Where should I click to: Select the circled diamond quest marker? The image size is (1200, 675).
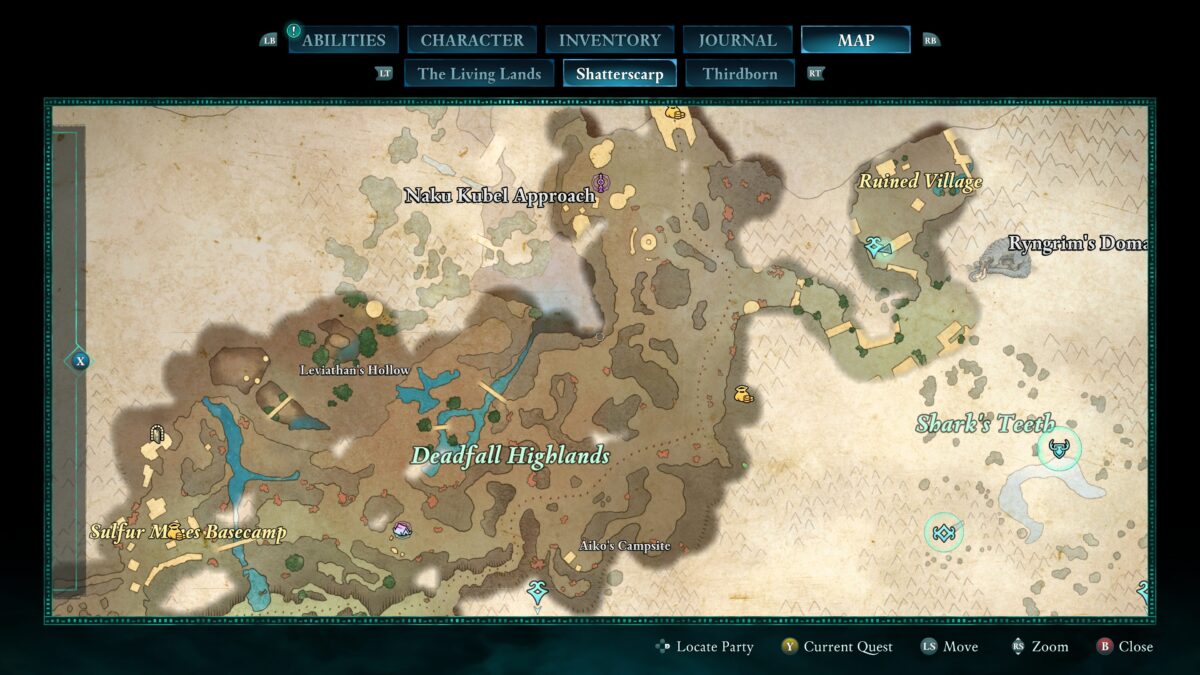tap(943, 532)
